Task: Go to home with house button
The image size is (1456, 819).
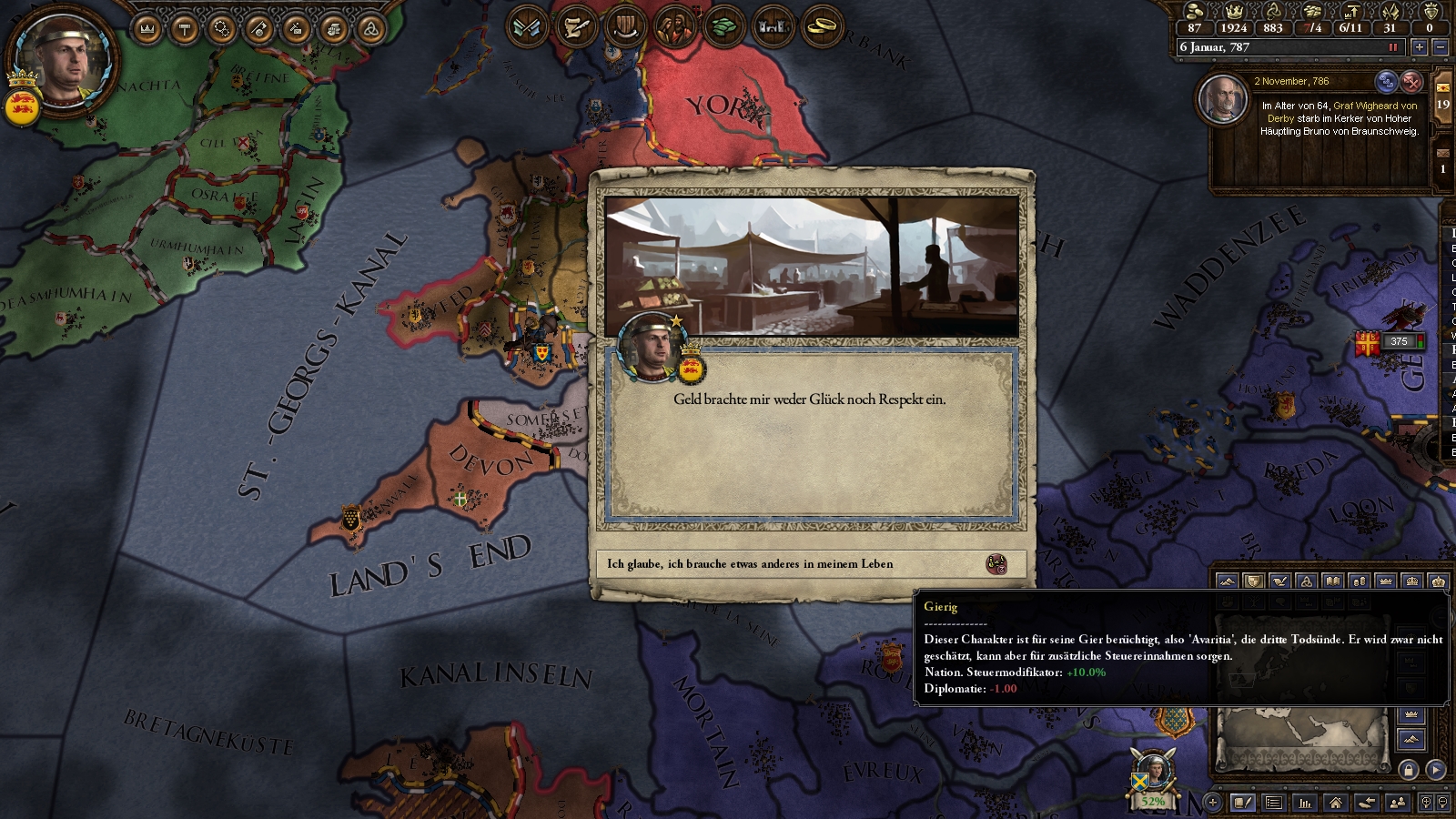Action: click(1335, 803)
